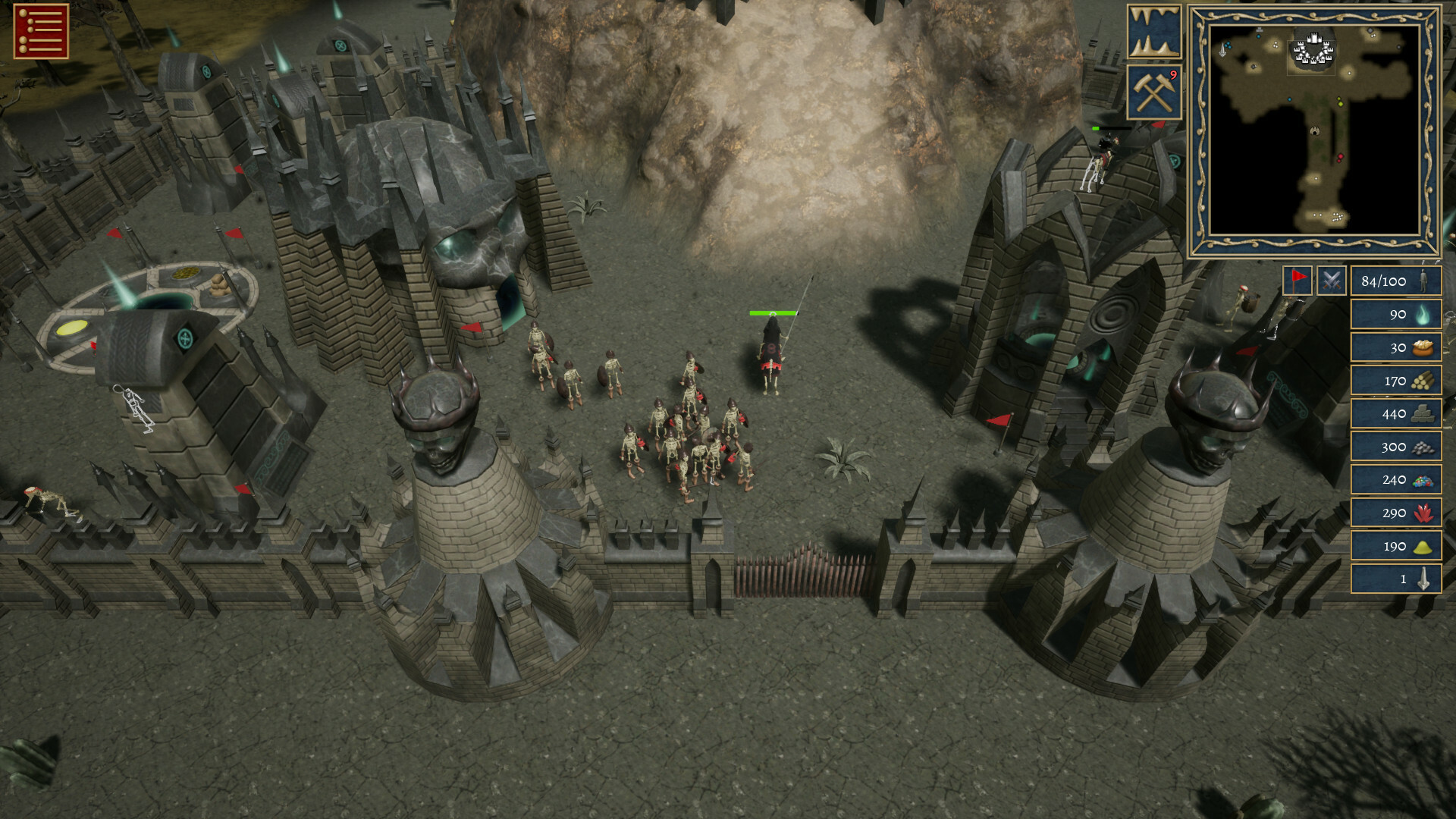Screen dimensions: 1456x819
Task: Click the minimap overview
Action: pos(1314,130)
